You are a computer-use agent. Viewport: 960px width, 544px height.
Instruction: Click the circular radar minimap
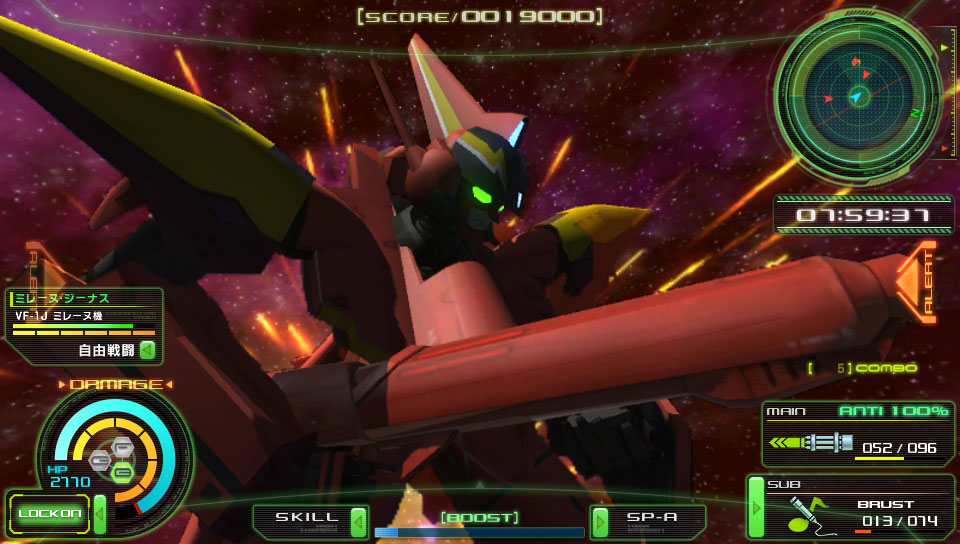[855, 96]
